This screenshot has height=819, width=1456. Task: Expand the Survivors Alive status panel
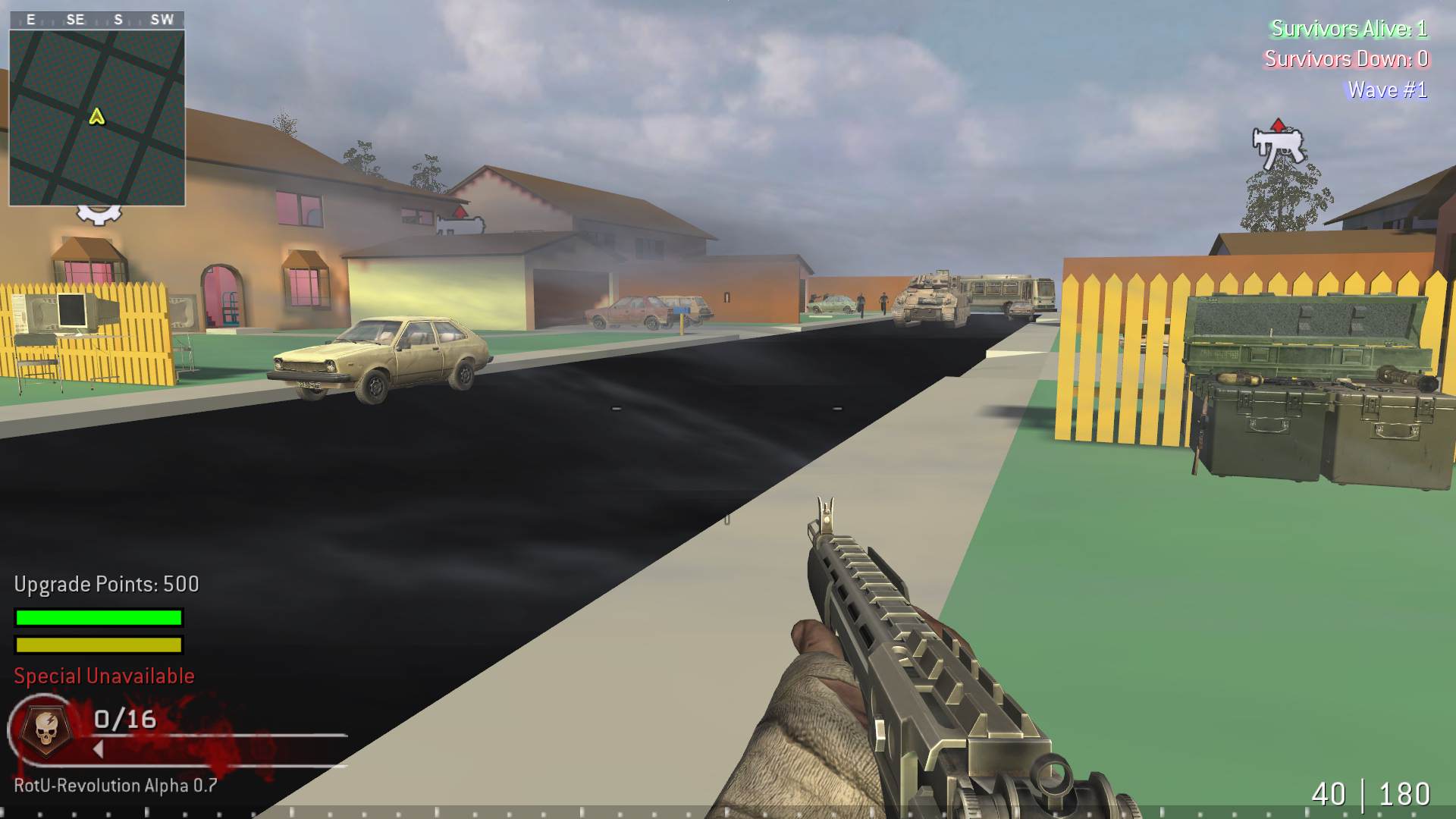1348,29
